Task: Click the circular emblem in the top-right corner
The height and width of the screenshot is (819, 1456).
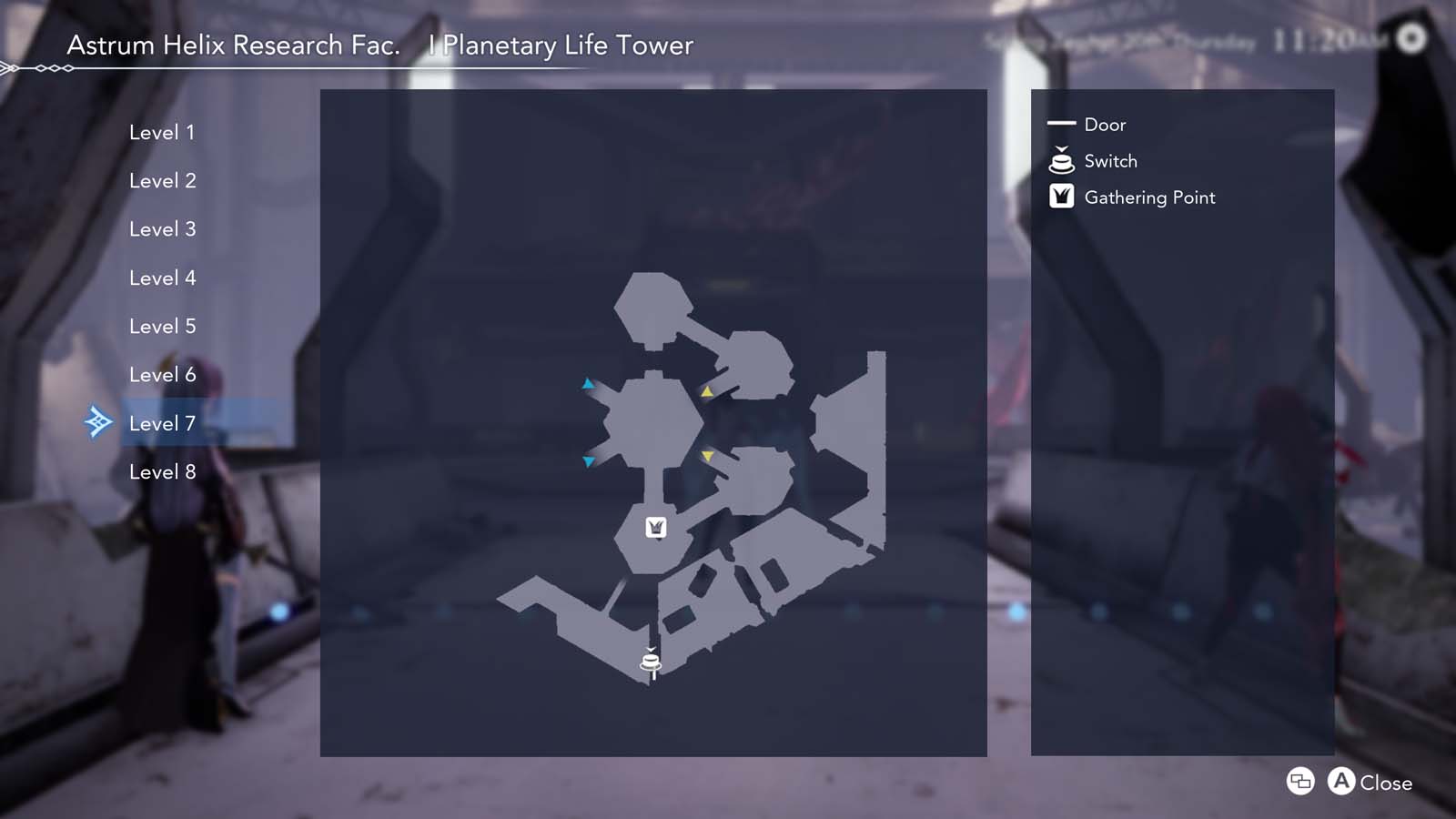Action: point(1412,38)
